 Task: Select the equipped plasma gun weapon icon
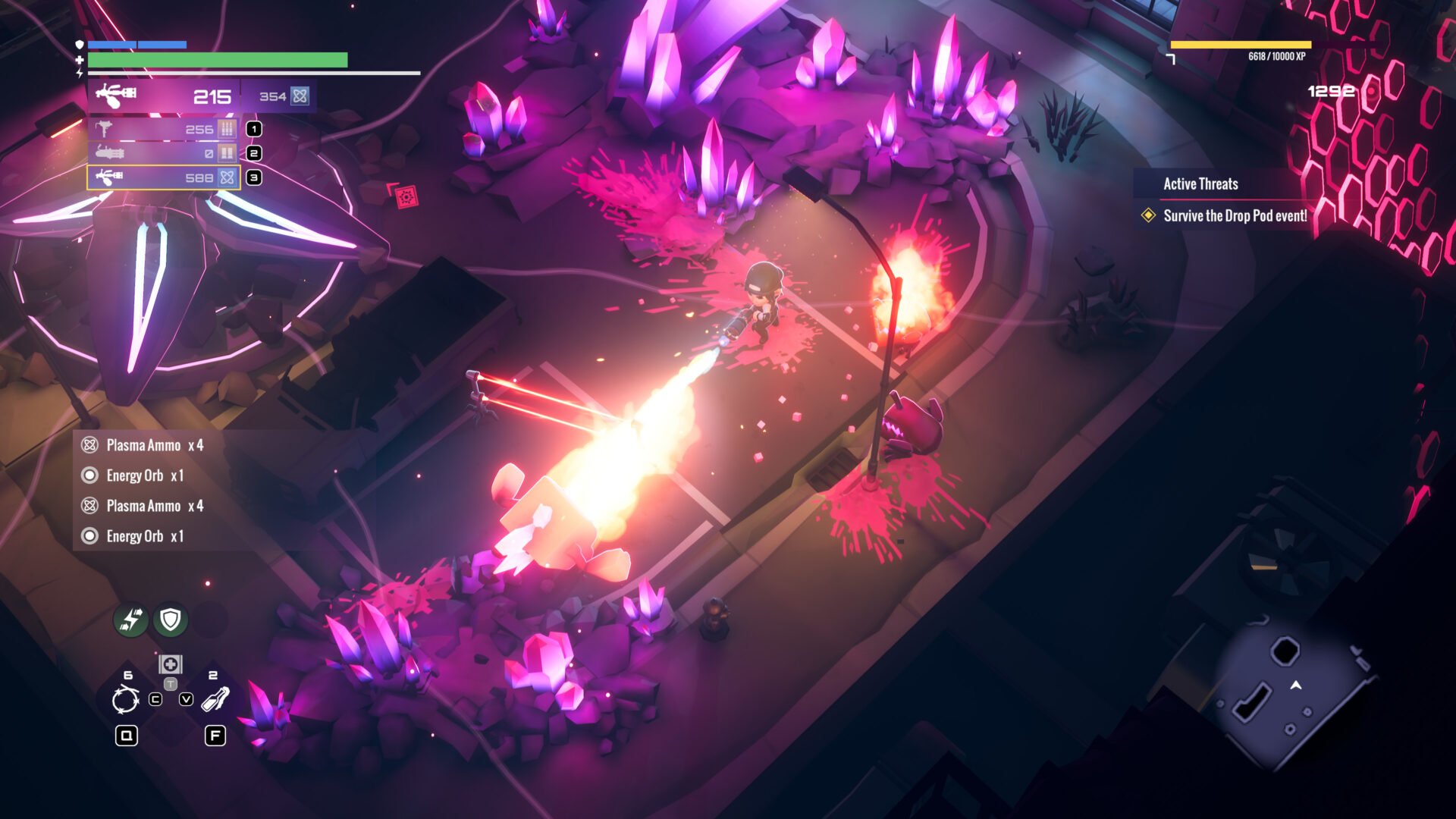114,97
